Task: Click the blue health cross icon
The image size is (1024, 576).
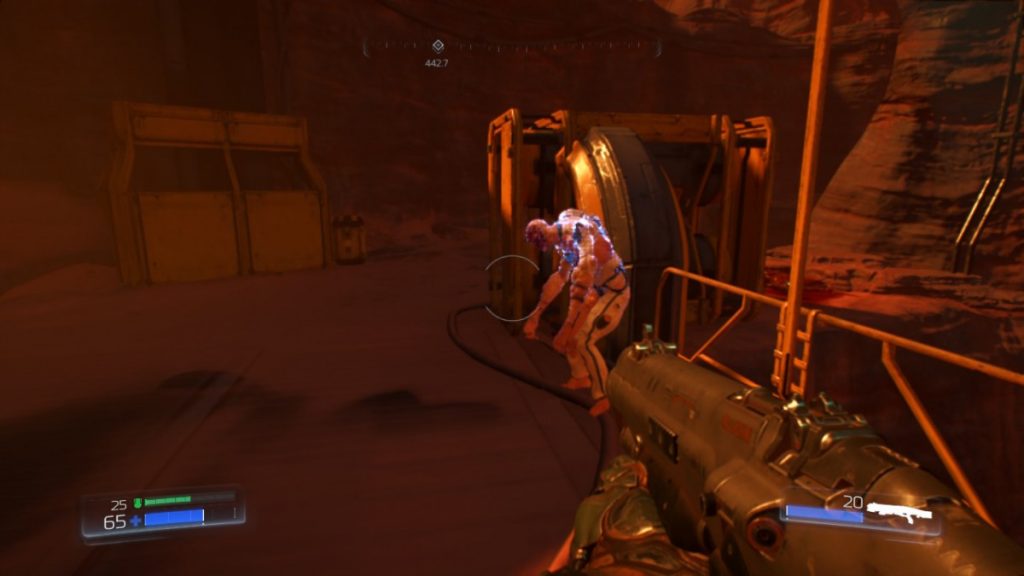Action: click(135, 521)
